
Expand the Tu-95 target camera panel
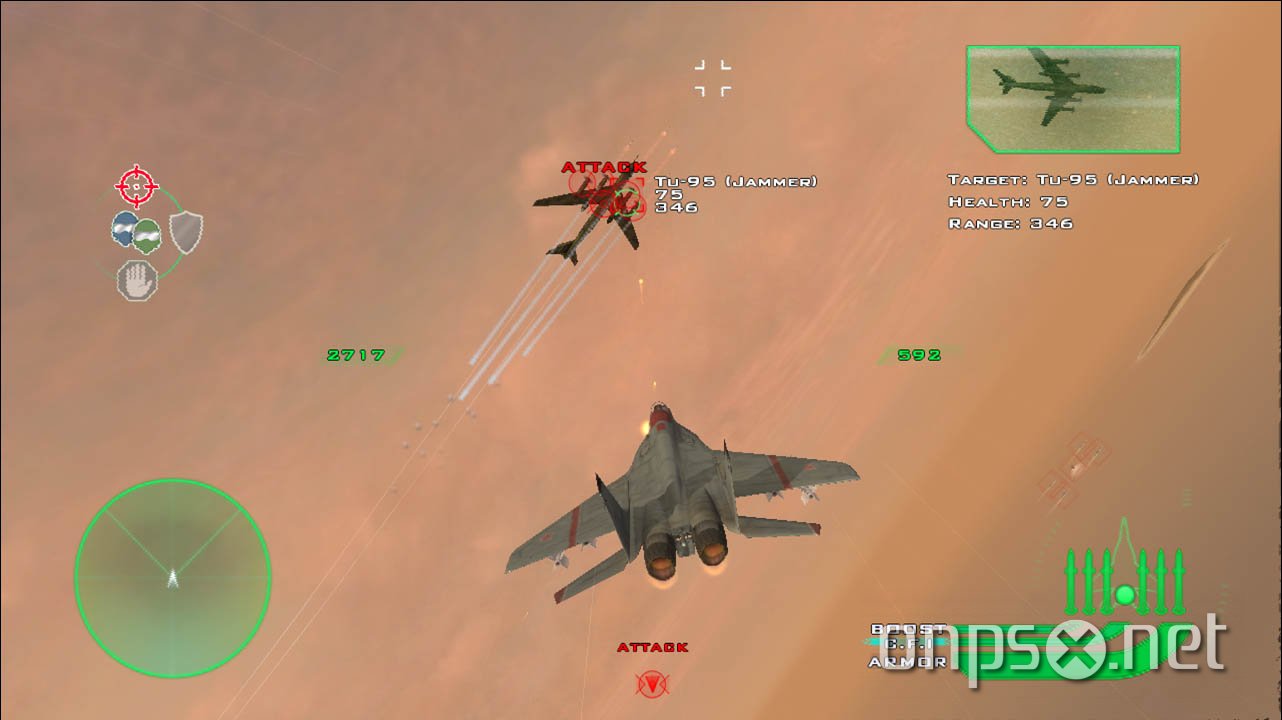click(1073, 96)
